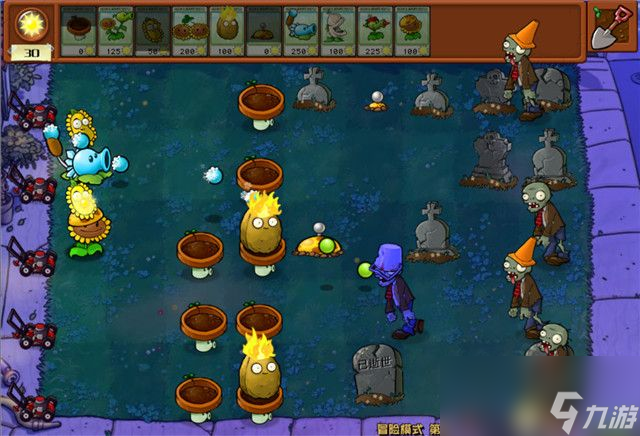The image size is (640, 436).
Task: Select the Twin Sunflower card costing 200
Action: click(x=189, y=30)
